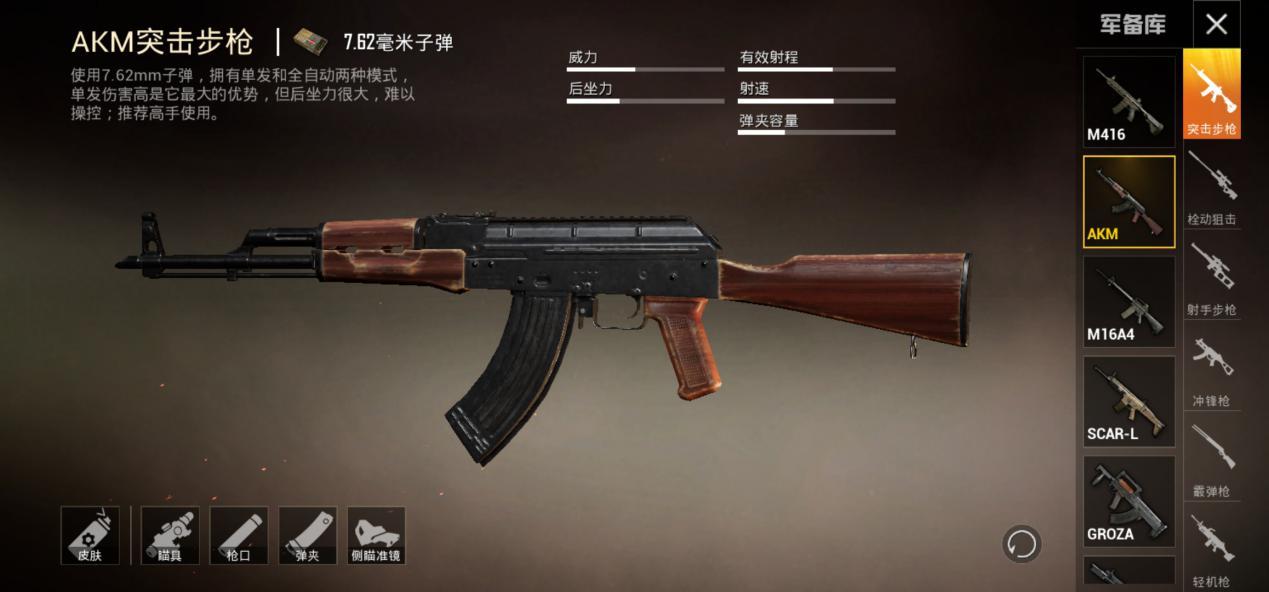The image size is (1269, 592).
Task: View the GROZA weapon details
Action: (1129, 501)
